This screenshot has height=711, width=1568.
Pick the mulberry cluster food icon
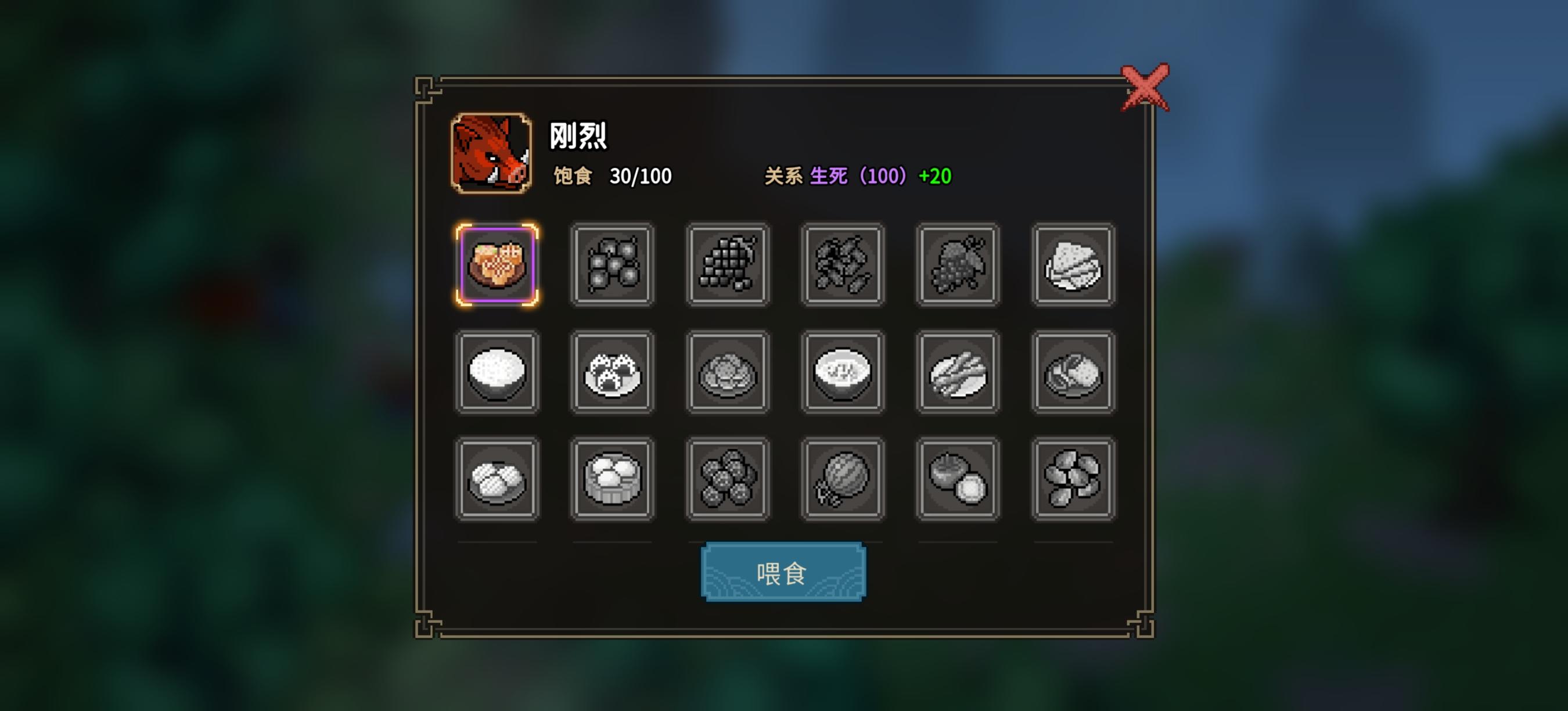pos(958,266)
